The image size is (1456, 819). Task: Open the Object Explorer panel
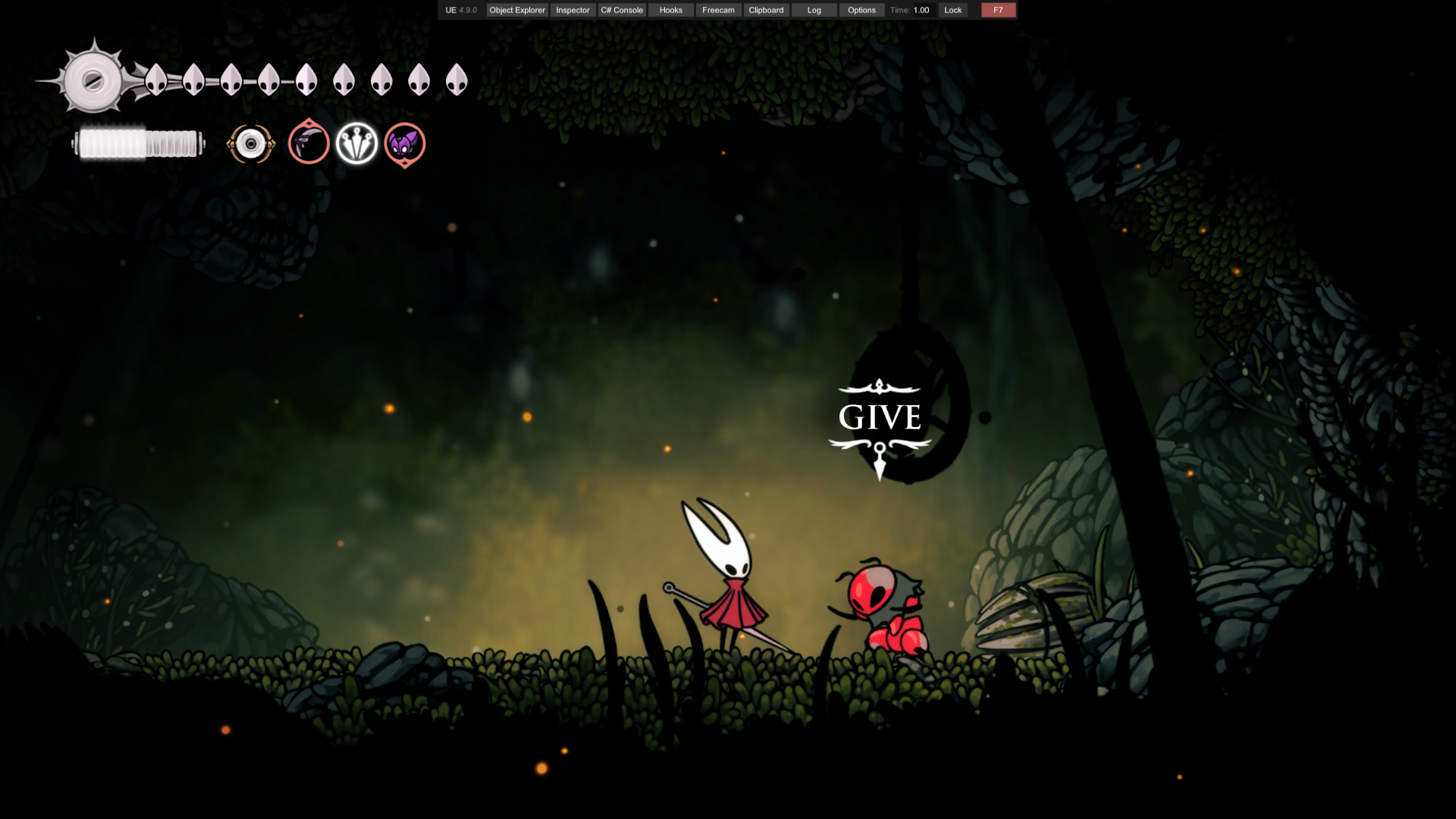click(x=517, y=10)
